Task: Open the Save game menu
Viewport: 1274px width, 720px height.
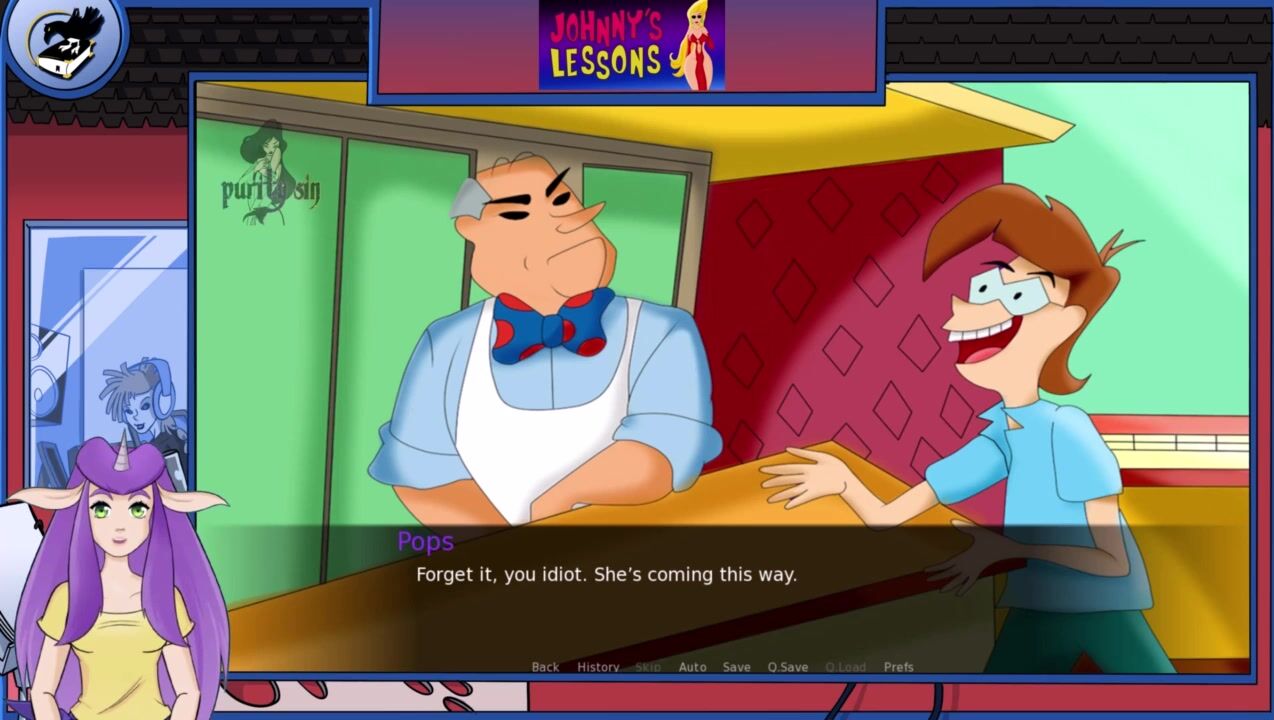Action: (x=736, y=667)
